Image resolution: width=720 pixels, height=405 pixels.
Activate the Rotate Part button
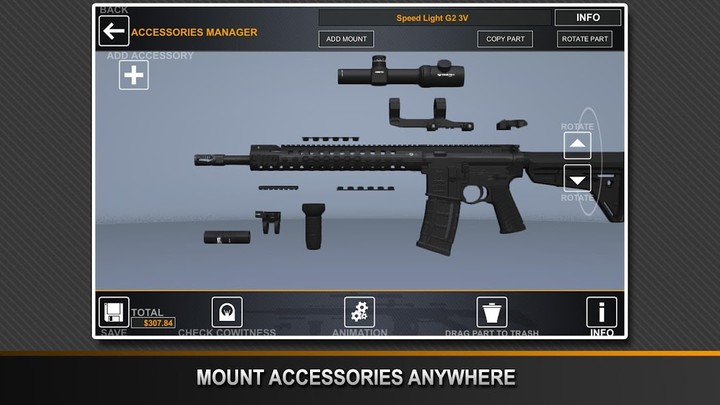tap(585, 39)
